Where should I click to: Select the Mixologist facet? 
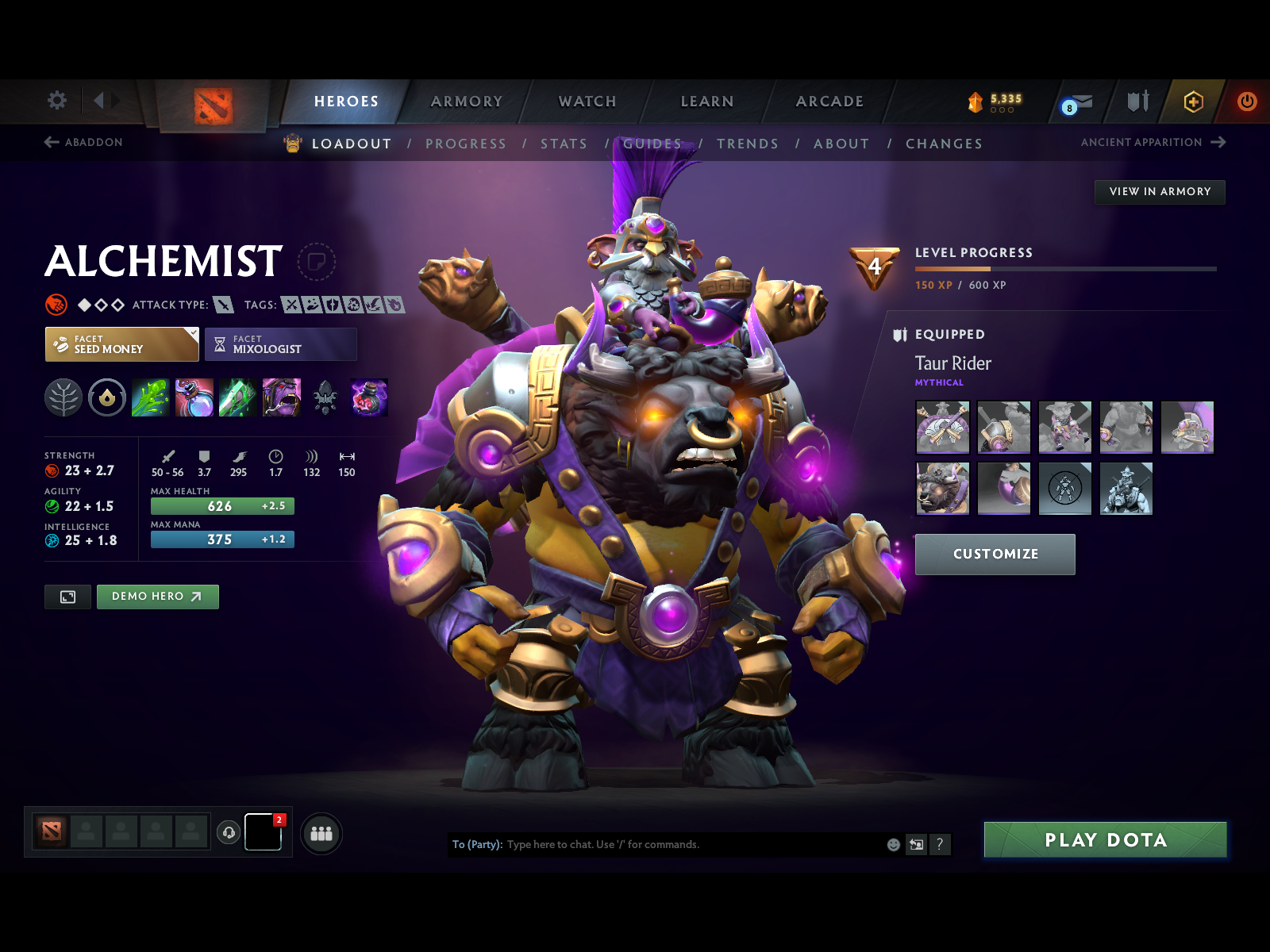tap(281, 344)
